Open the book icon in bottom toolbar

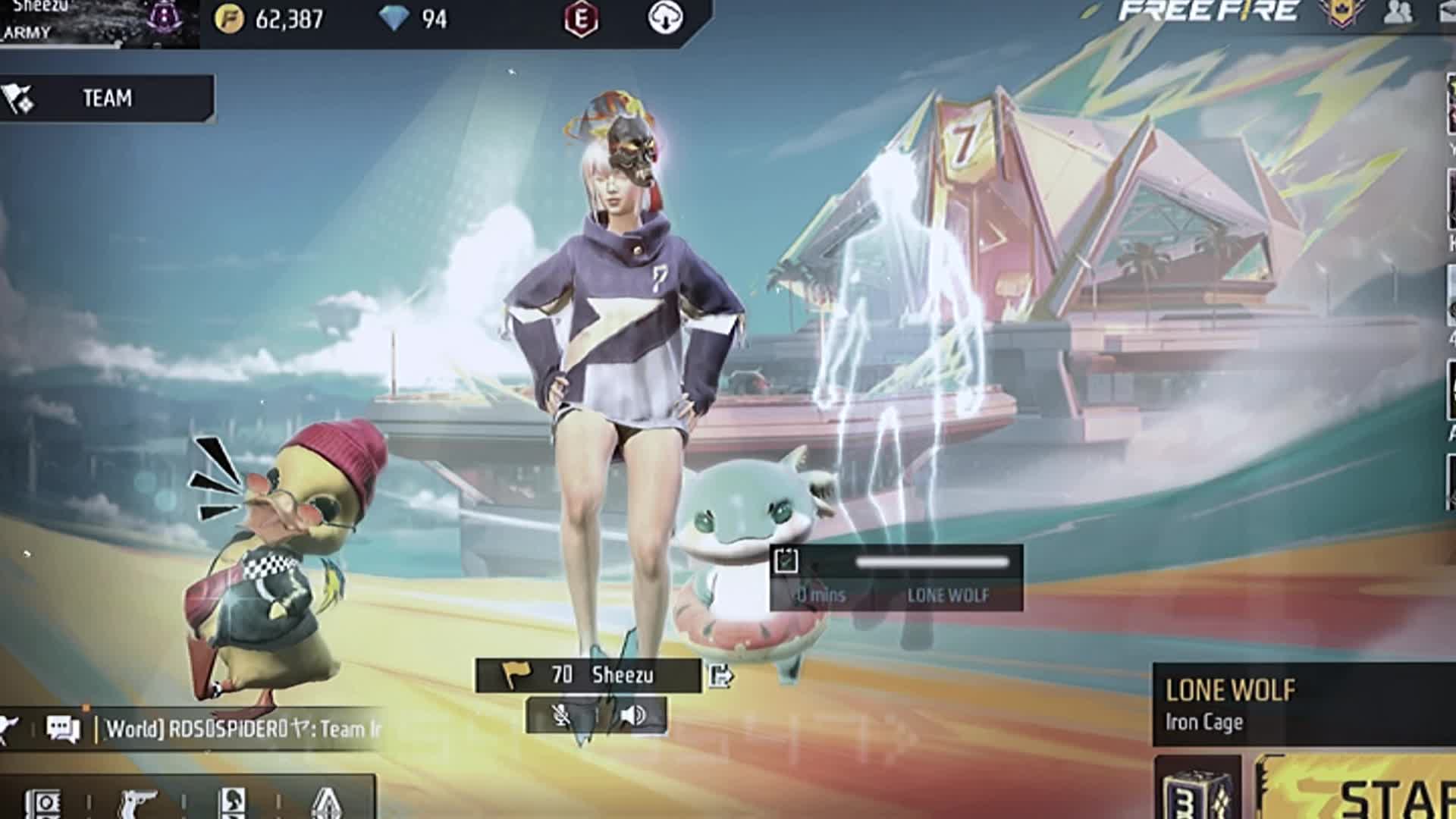tap(43, 802)
